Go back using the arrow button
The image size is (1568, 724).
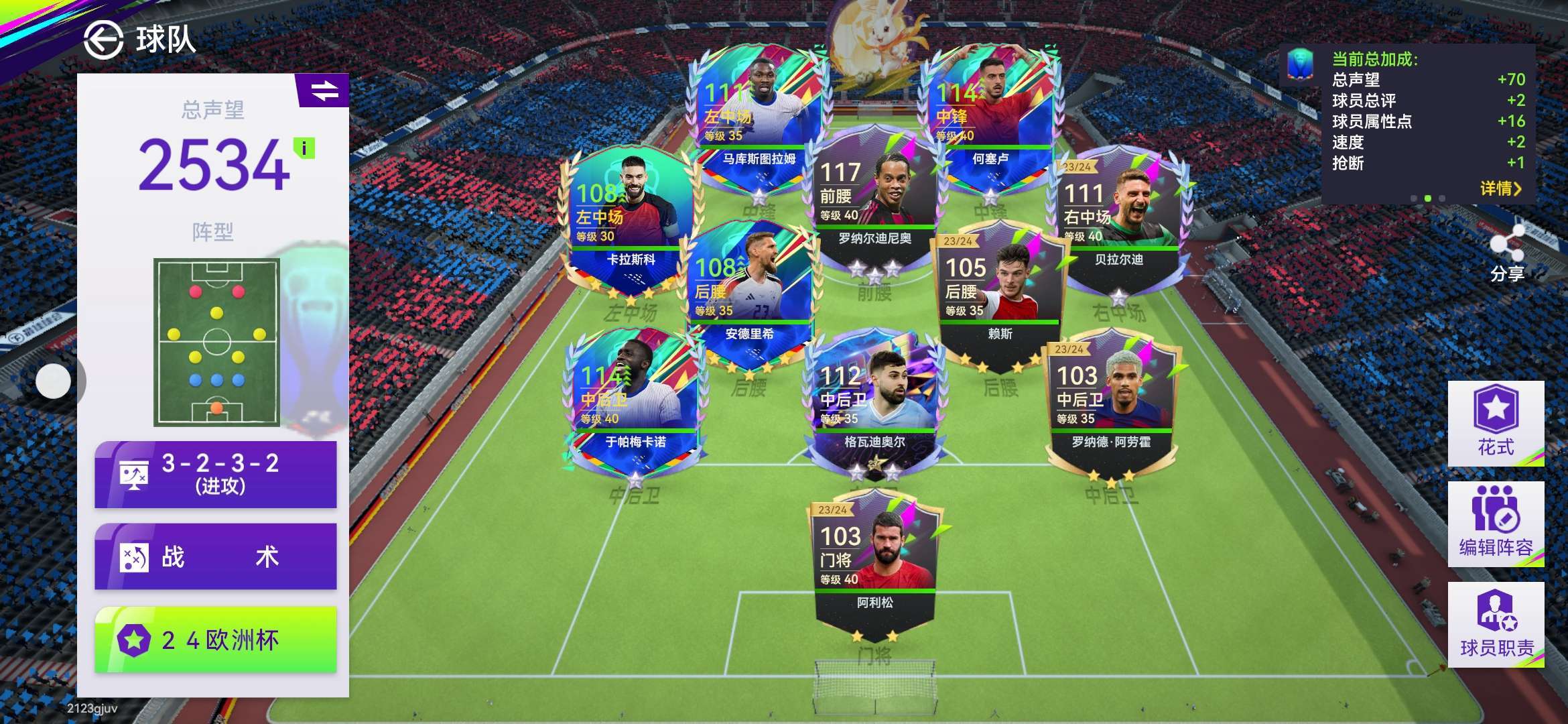(x=103, y=40)
